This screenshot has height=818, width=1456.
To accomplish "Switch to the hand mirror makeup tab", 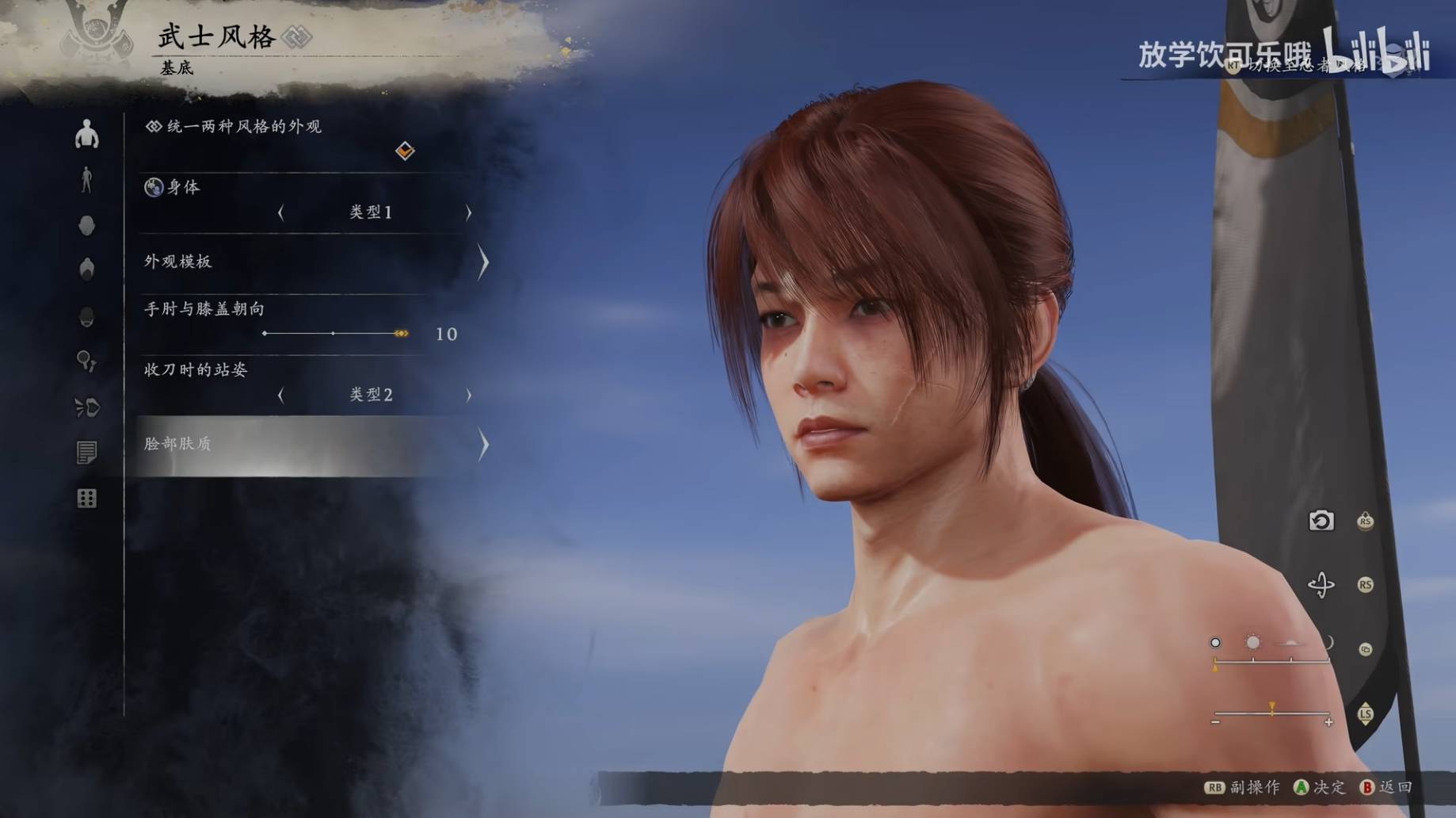I will [x=87, y=362].
